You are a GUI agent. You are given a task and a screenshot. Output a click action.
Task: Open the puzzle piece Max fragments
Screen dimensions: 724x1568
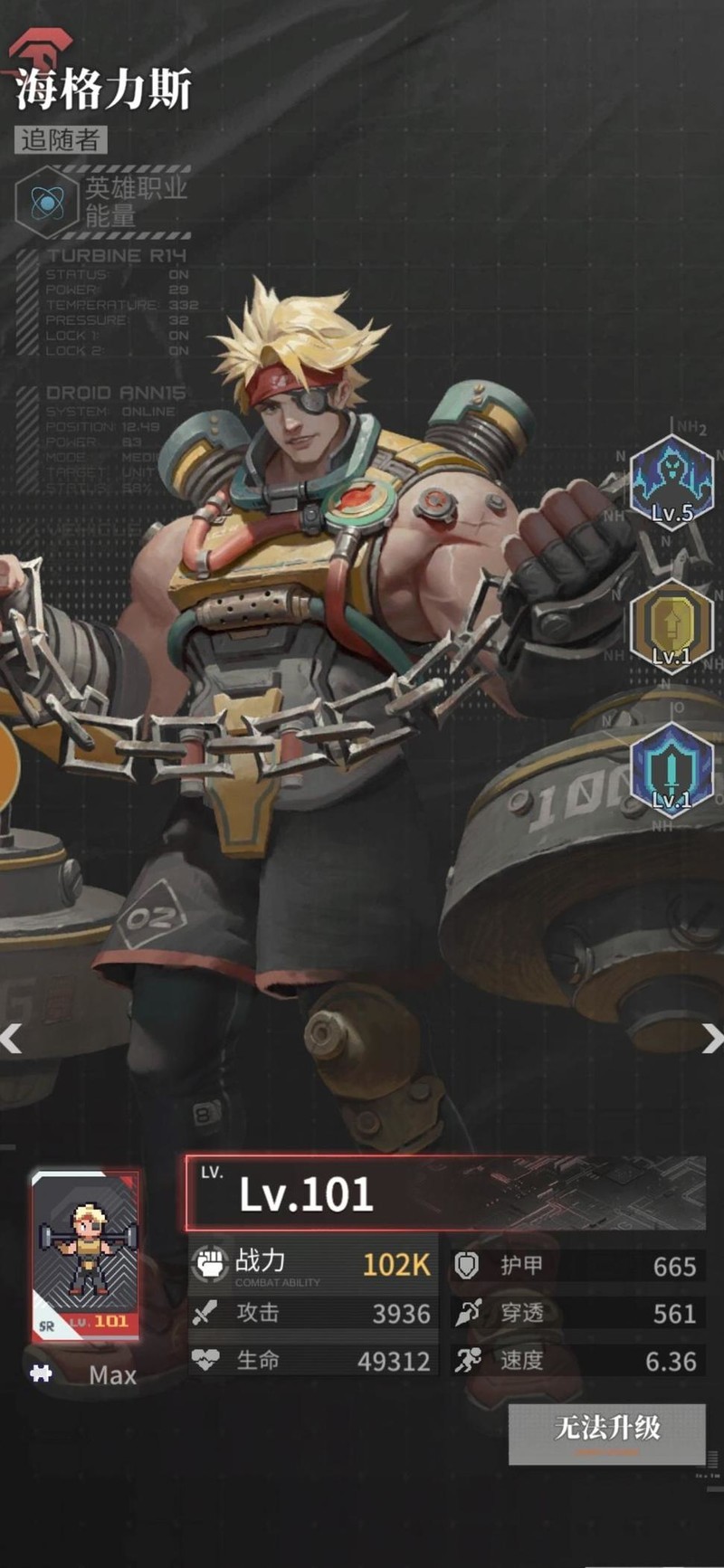41,1373
